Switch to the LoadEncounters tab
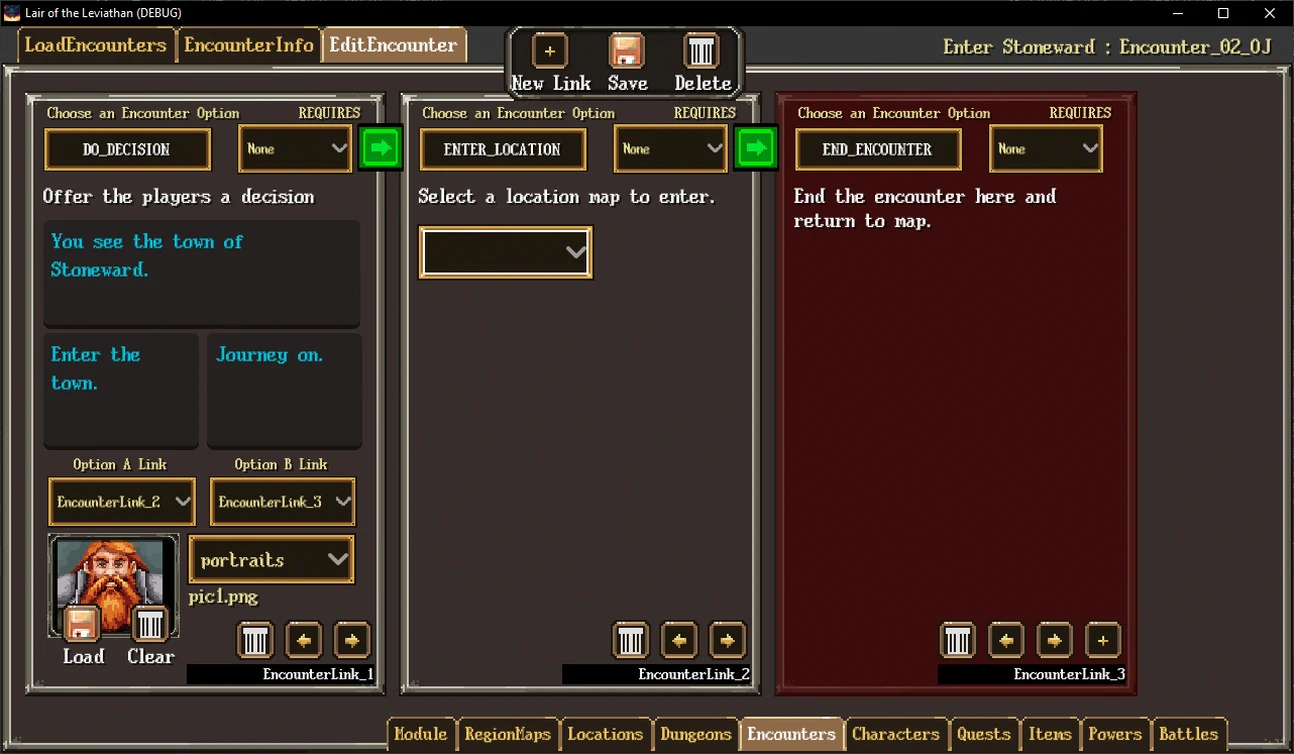The width and height of the screenshot is (1294, 754). click(96, 45)
